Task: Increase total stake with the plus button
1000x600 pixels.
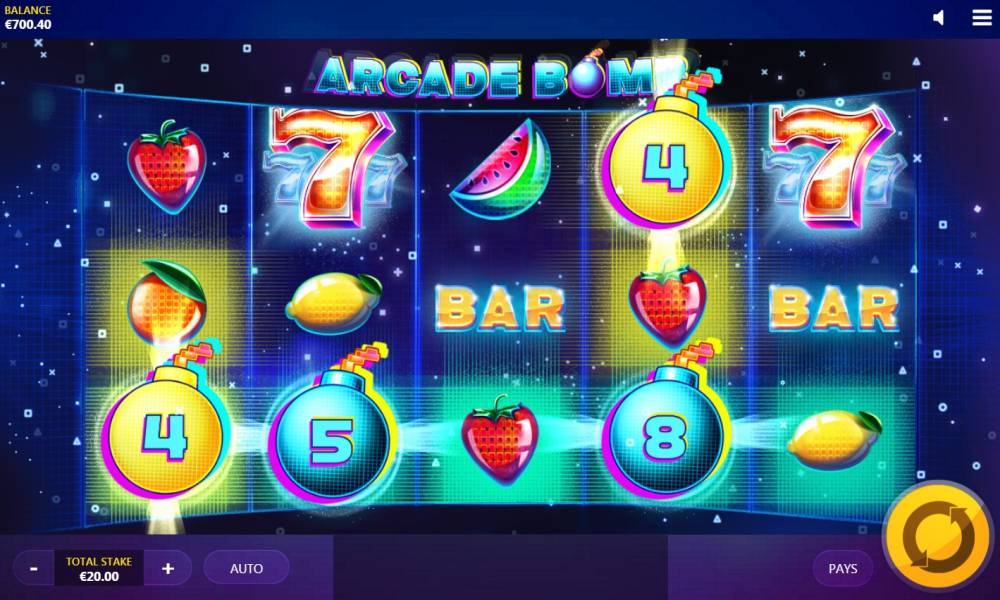Action: [168, 568]
